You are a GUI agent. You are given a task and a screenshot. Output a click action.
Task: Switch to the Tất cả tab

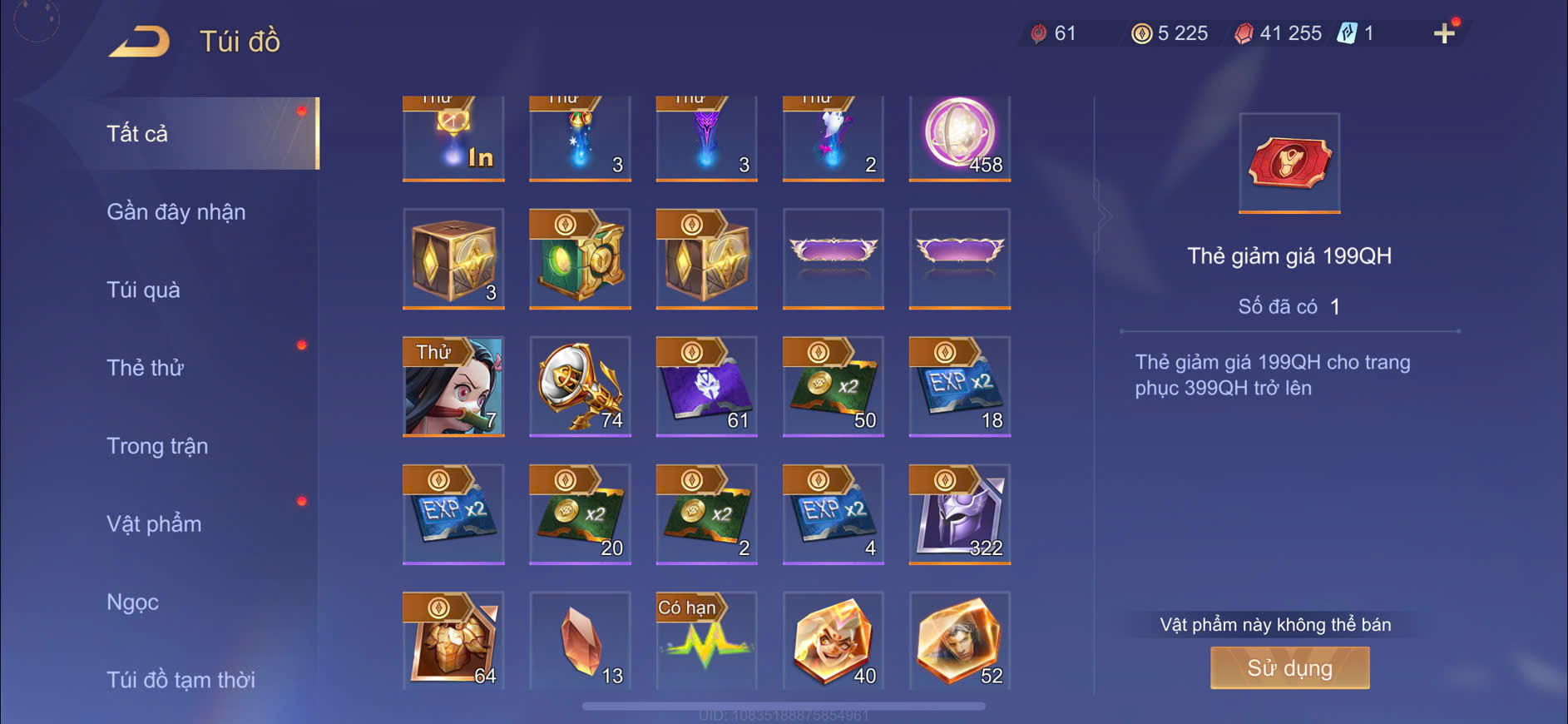coord(138,133)
